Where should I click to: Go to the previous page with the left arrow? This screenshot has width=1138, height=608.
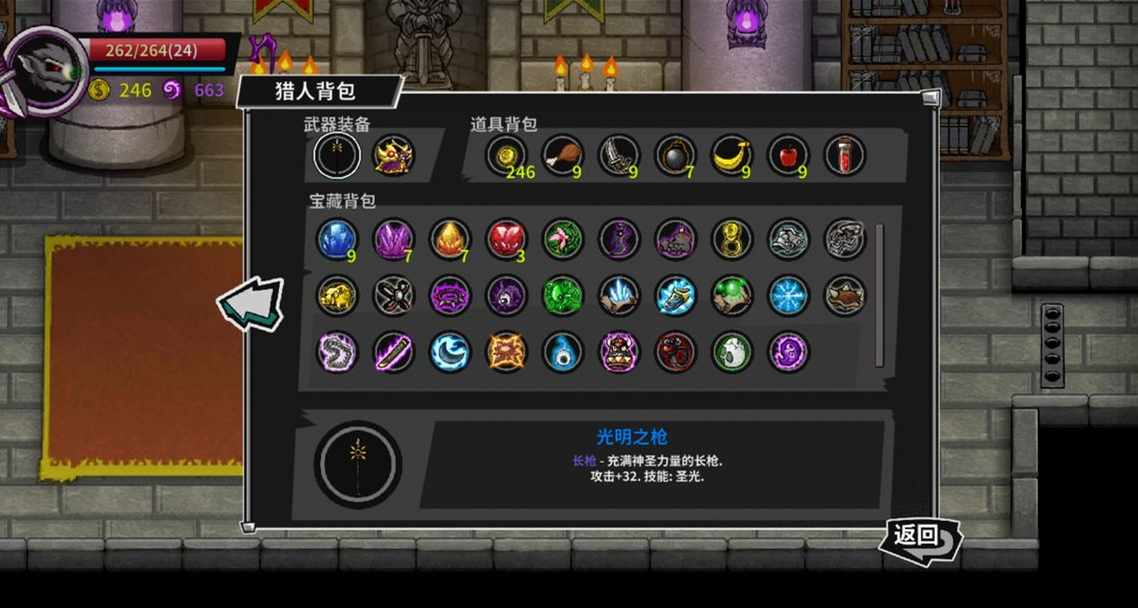pyautogui.click(x=250, y=304)
